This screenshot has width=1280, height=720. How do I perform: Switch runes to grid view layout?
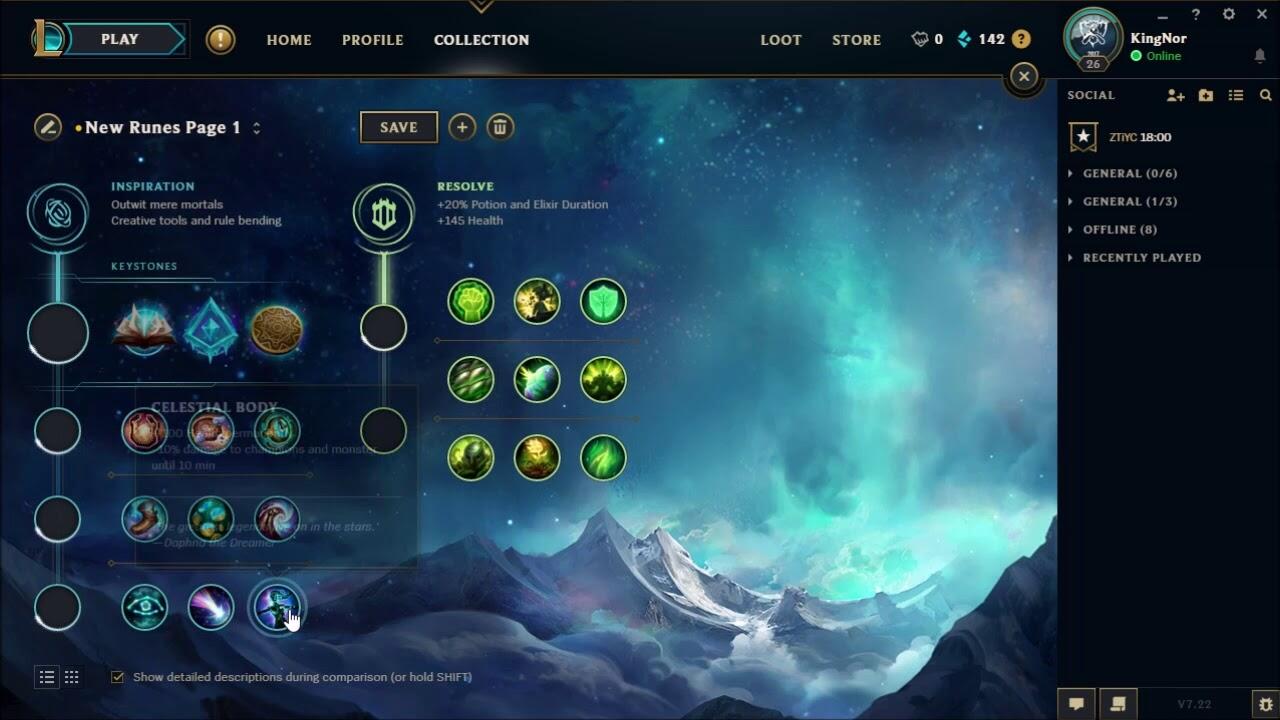click(71, 677)
